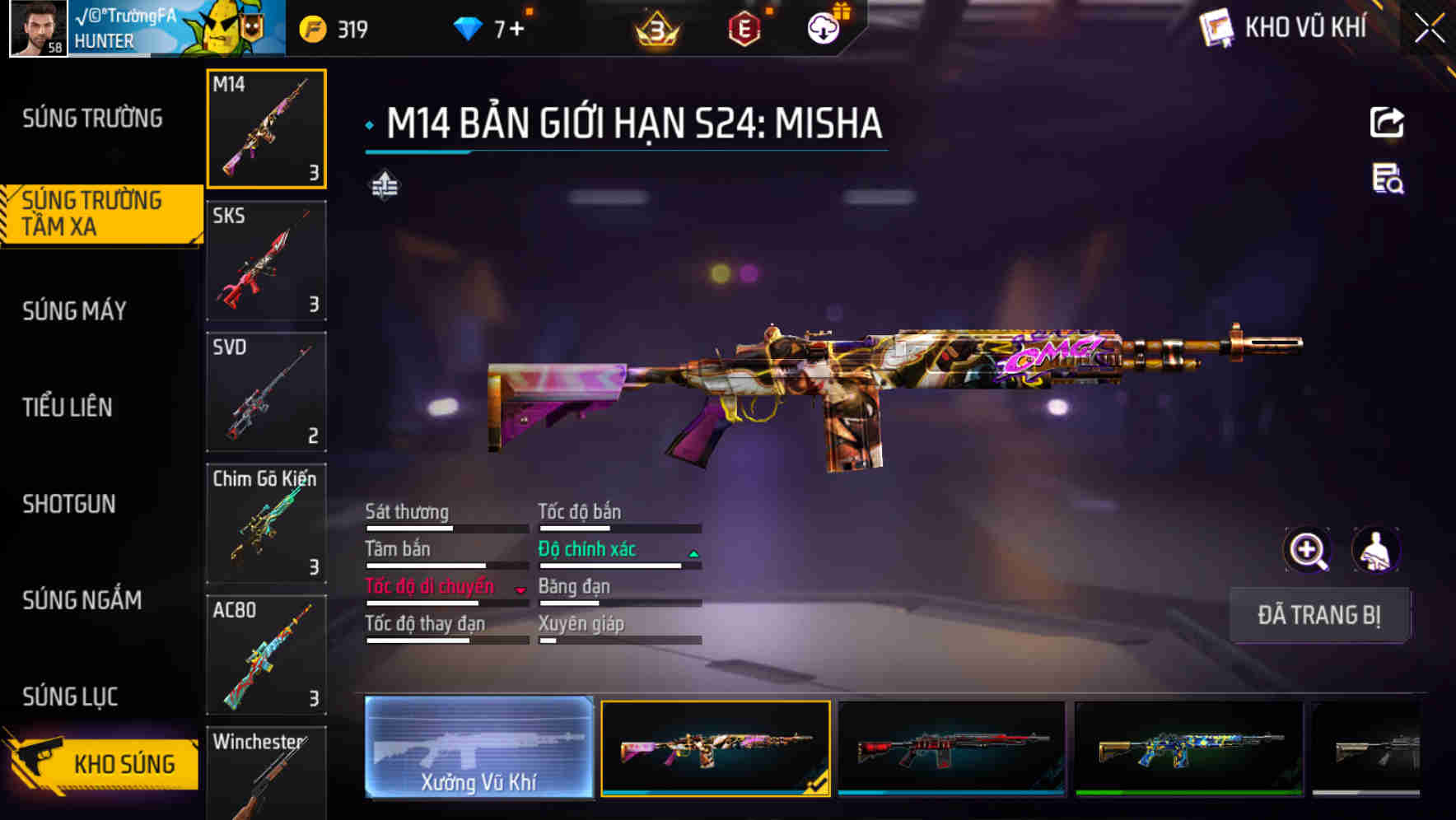Select the SKS weapon thumbnail
Image resolution: width=1456 pixels, height=820 pixels.
265,260
